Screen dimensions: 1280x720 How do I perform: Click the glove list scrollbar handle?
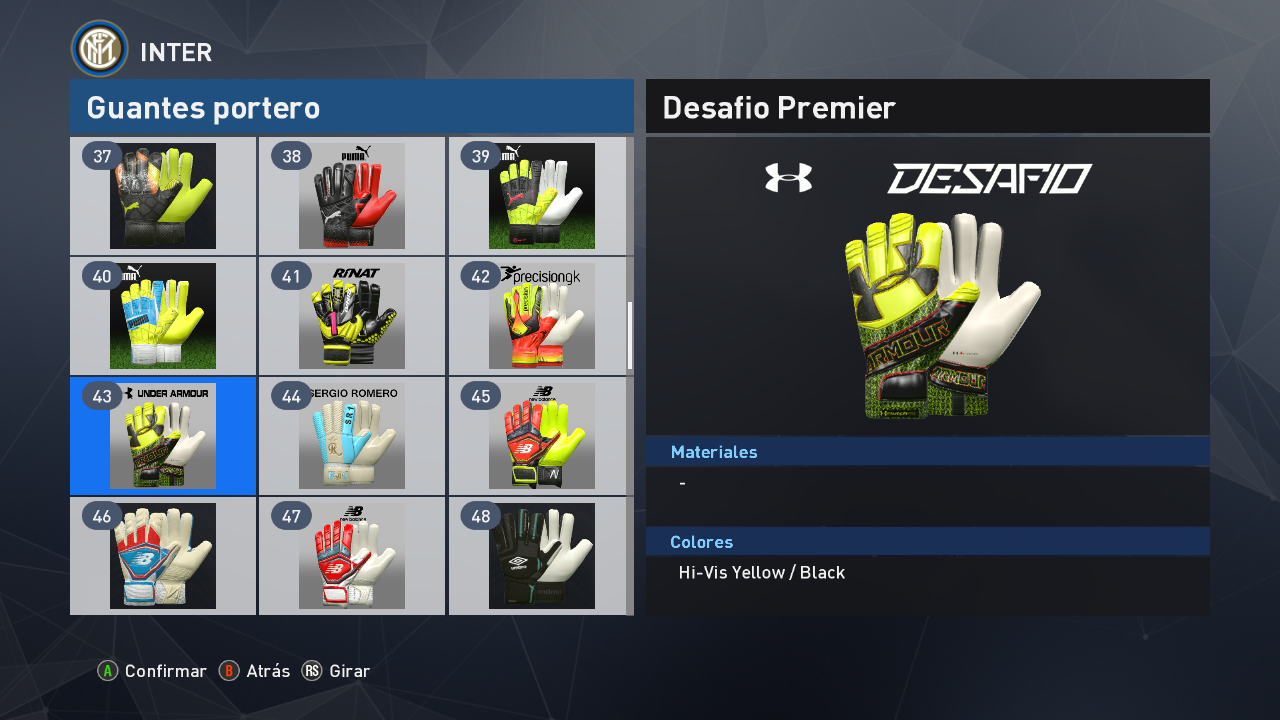pyautogui.click(x=630, y=336)
